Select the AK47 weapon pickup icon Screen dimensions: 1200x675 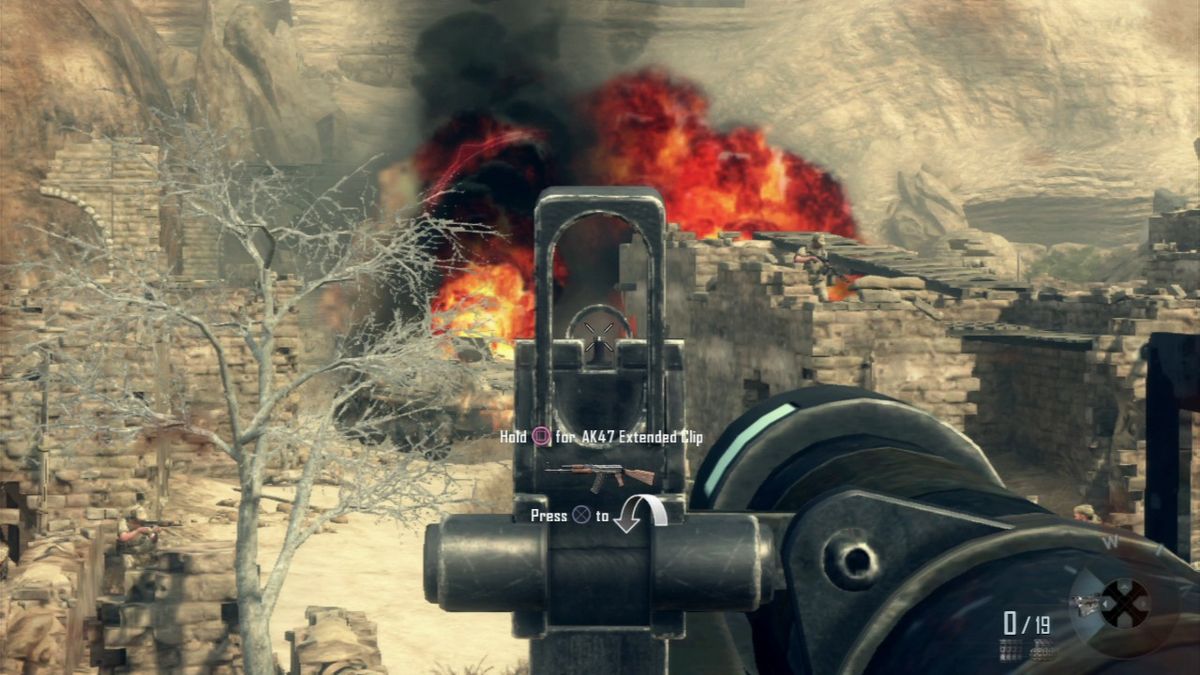(600, 475)
